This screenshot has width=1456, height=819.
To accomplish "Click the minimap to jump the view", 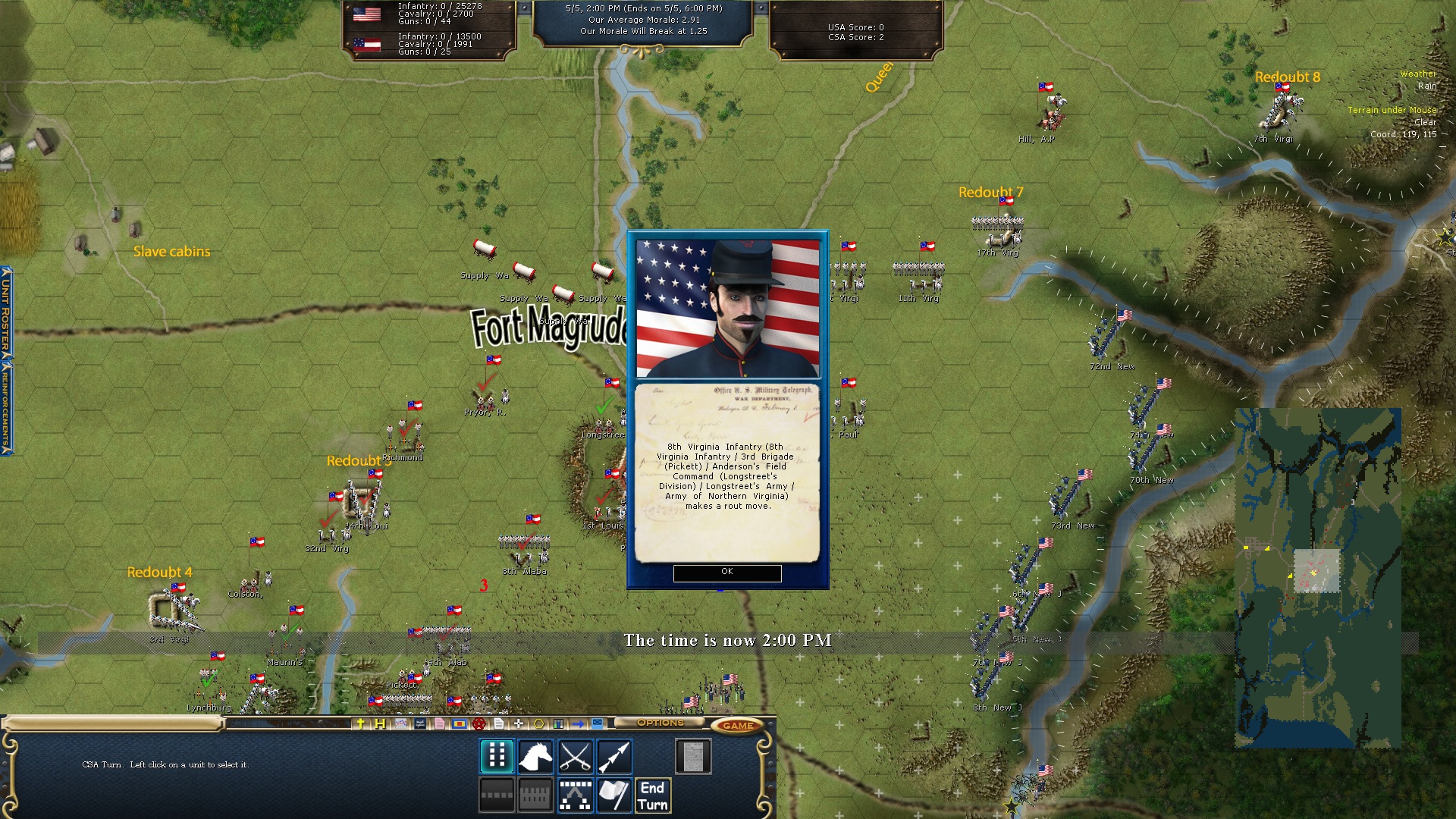I will pyautogui.click(x=1317, y=578).
